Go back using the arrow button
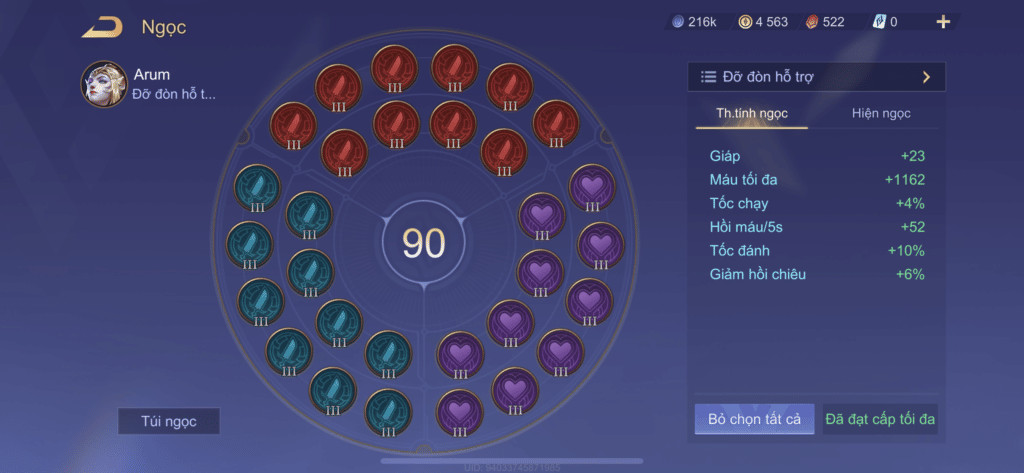Image resolution: width=1024 pixels, height=473 pixels. [102, 27]
